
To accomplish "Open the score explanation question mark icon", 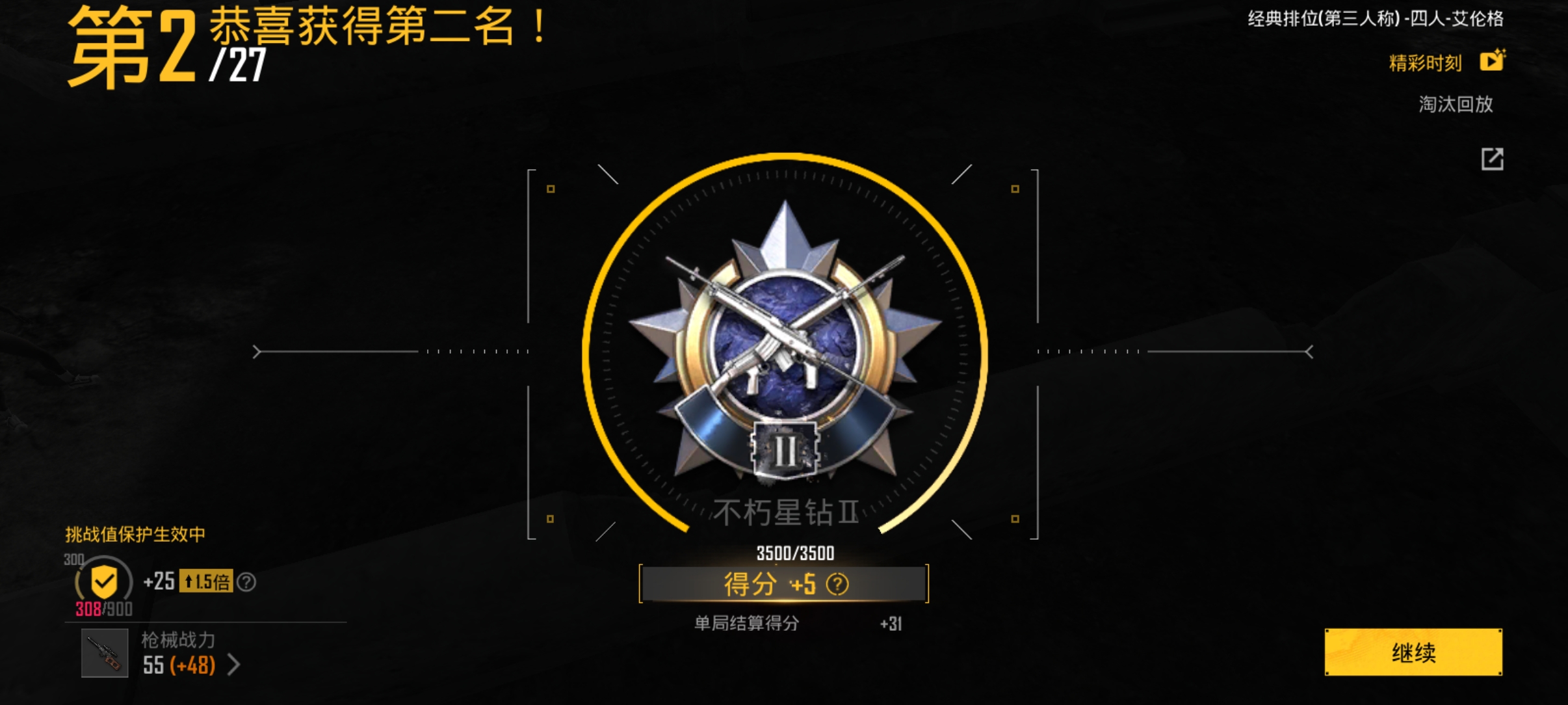I will pos(839,584).
